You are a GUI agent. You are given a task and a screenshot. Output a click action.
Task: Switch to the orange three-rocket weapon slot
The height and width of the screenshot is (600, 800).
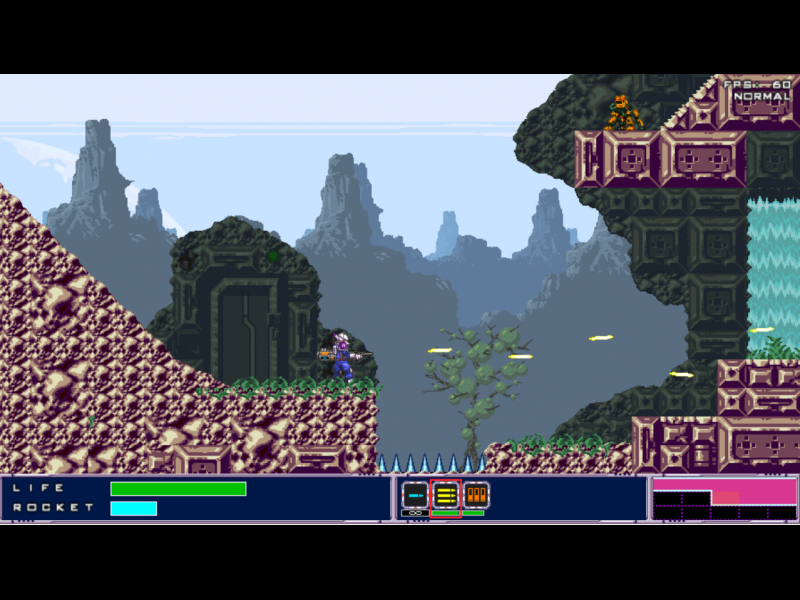click(x=475, y=495)
